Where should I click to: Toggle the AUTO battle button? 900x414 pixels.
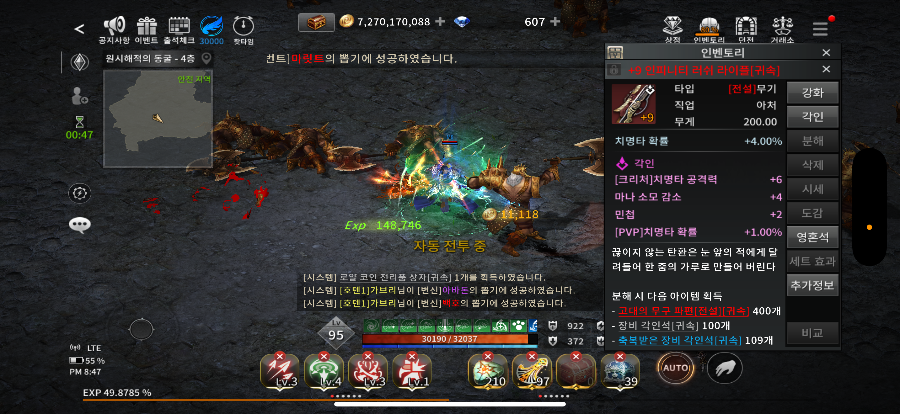[675, 369]
